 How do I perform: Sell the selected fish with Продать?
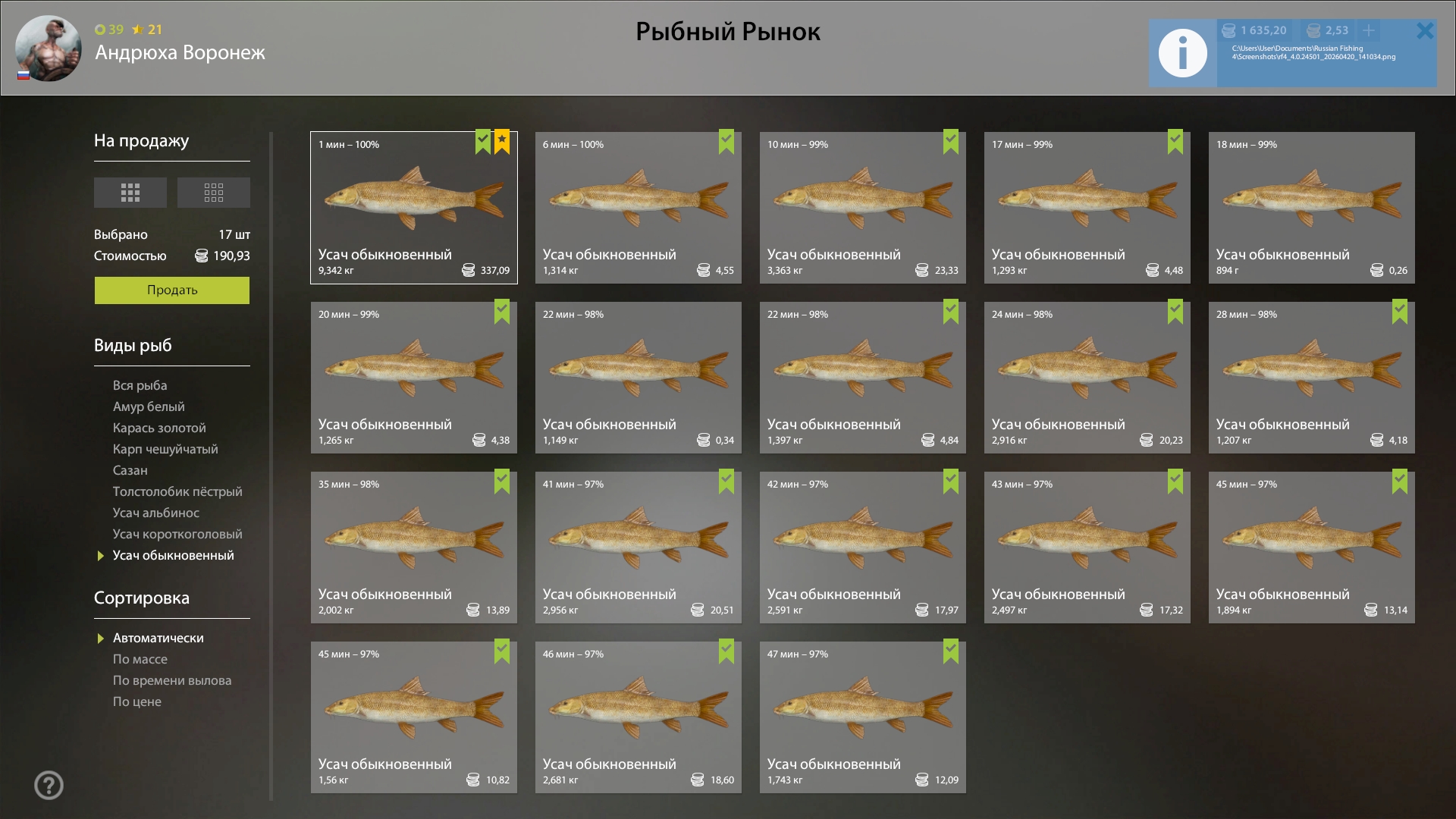[x=171, y=290]
